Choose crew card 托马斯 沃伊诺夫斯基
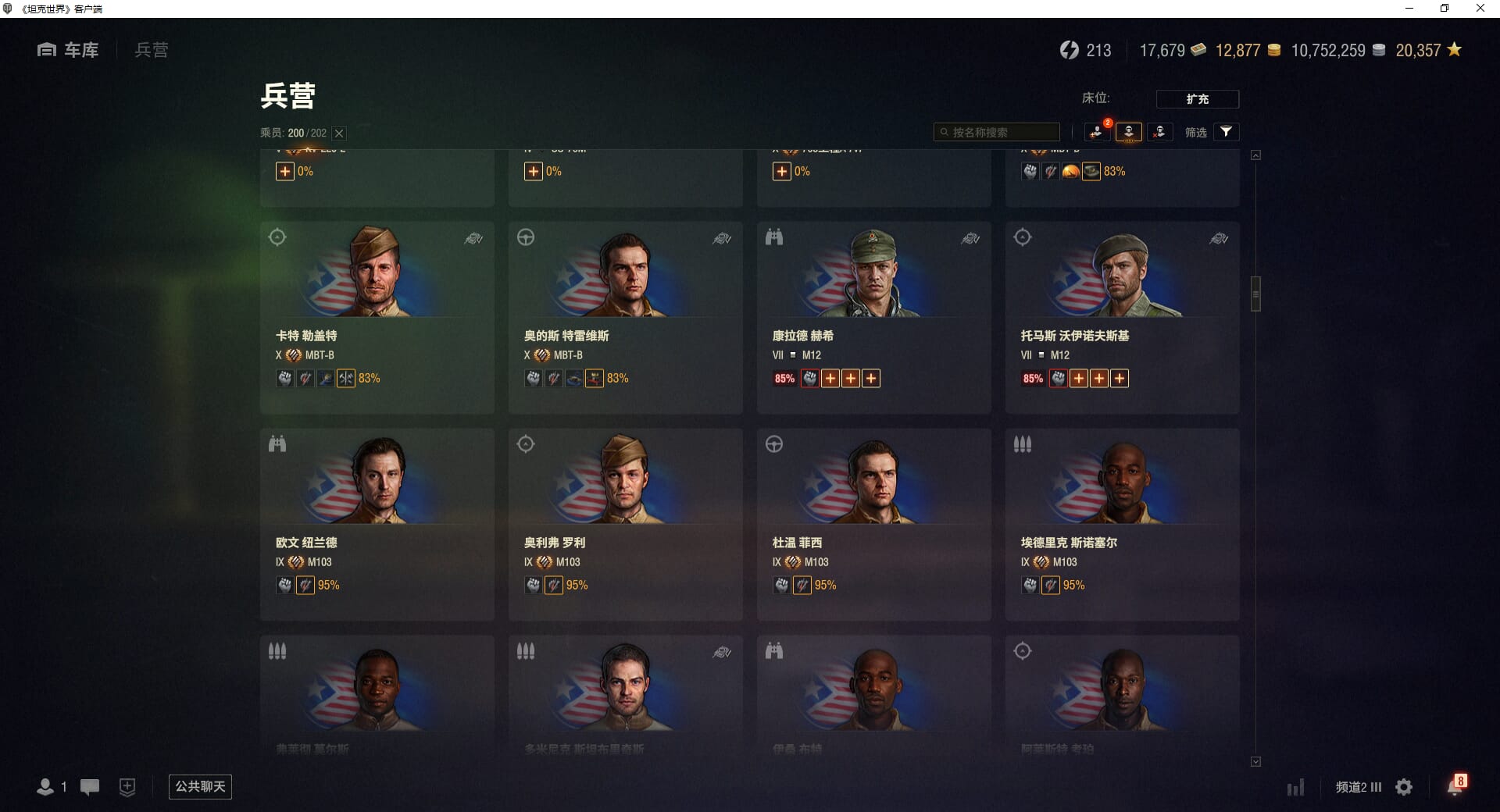Image resolution: width=1500 pixels, height=812 pixels. tap(1122, 317)
